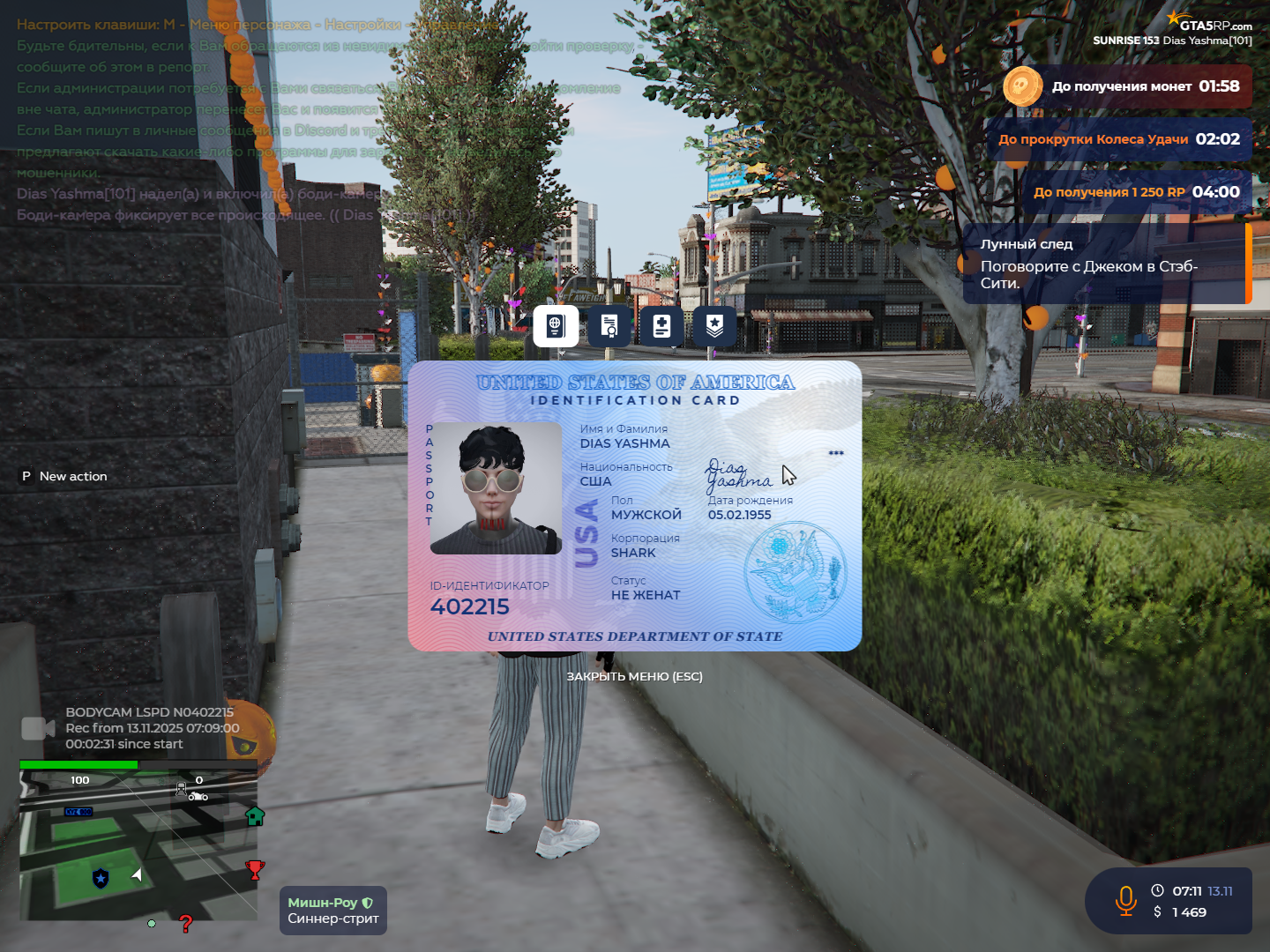The height and width of the screenshot is (952, 1270).
Task: Click the police badge marker on the minimap
Action: point(101,878)
